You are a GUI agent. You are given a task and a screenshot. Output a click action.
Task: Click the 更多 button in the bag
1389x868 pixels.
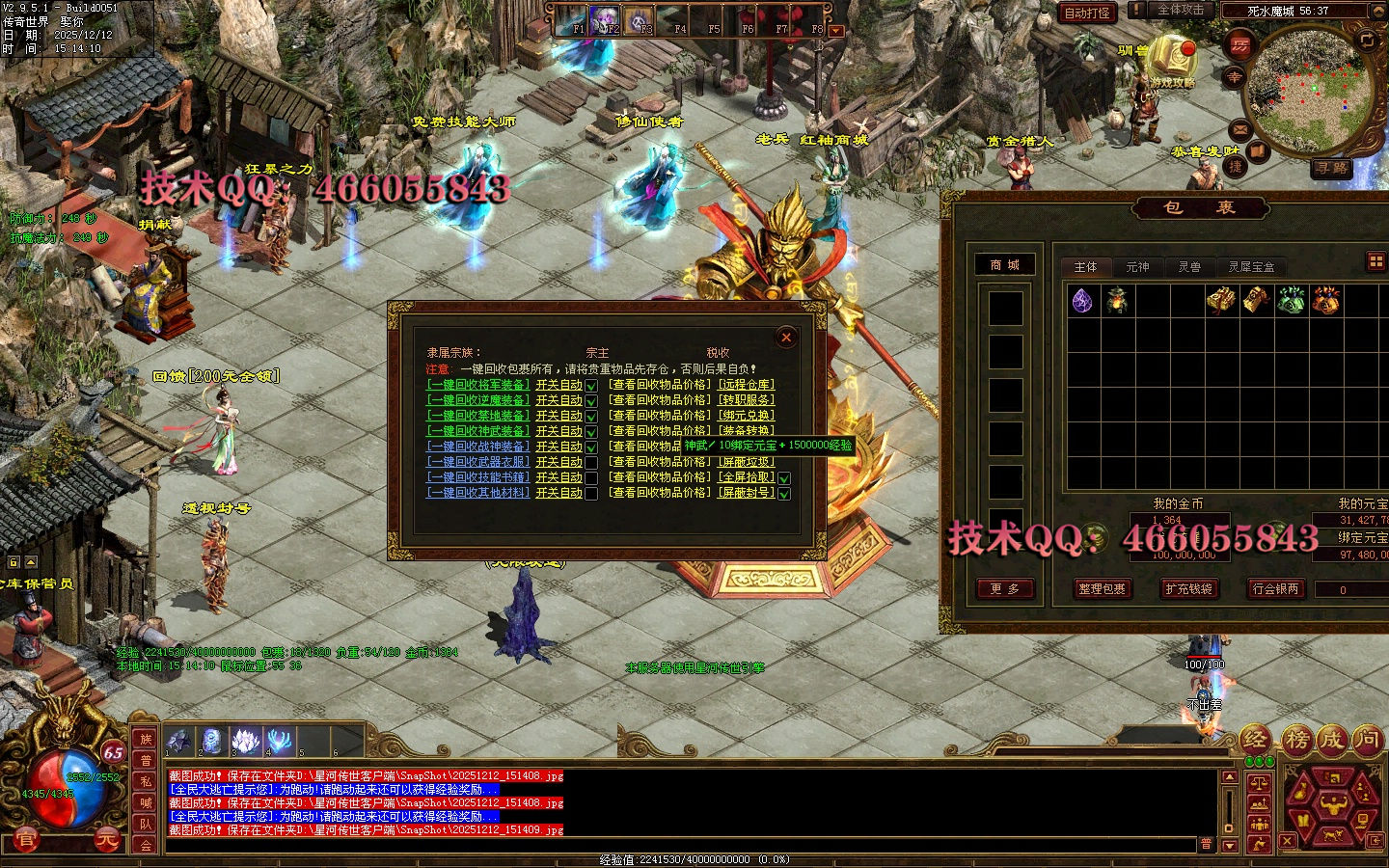pyautogui.click(x=1004, y=589)
